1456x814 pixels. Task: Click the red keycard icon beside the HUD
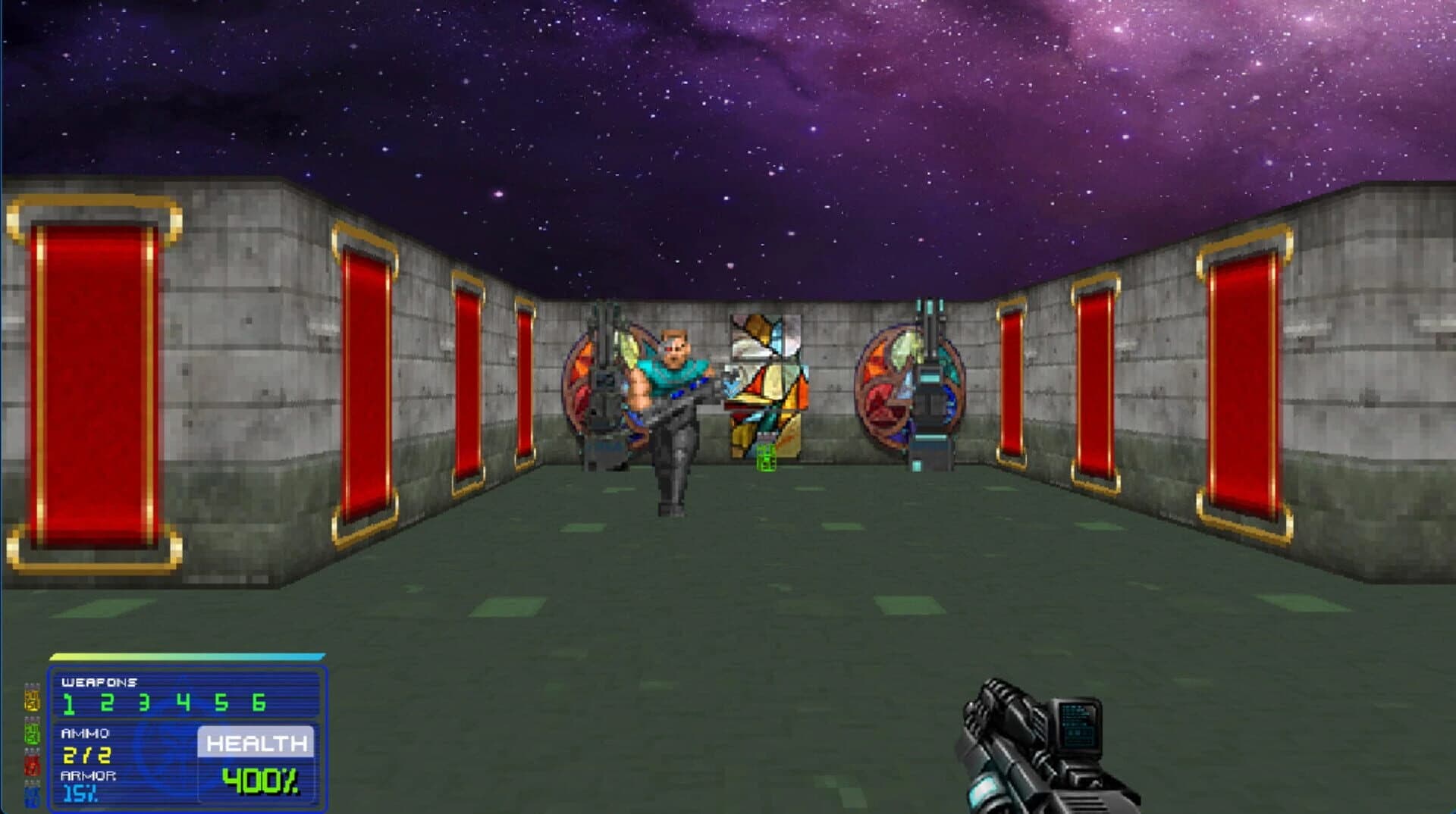(x=31, y=763)
